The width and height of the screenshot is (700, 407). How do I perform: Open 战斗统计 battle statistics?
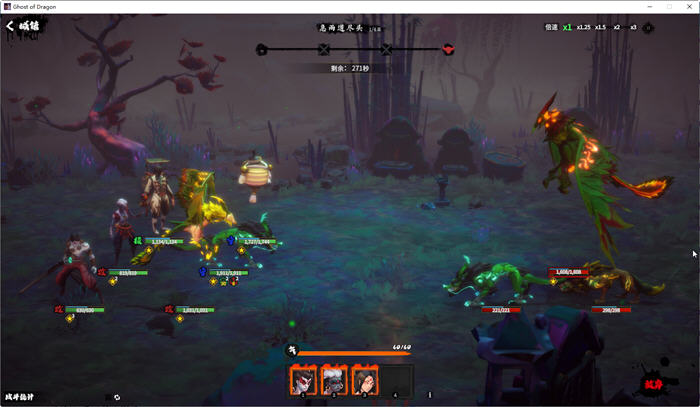click(19, 397)
